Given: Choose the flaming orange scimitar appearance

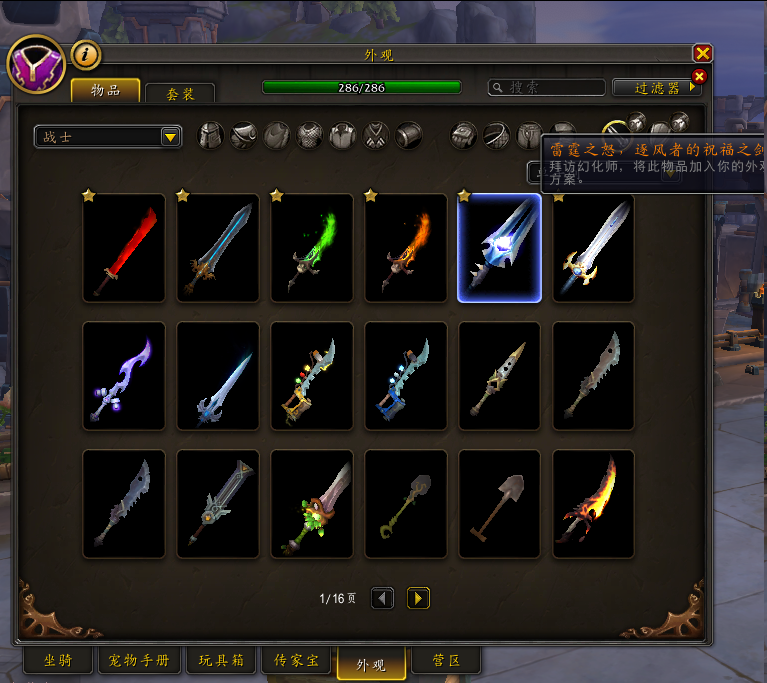Looking at the screenshot, I should coord(593,504).
